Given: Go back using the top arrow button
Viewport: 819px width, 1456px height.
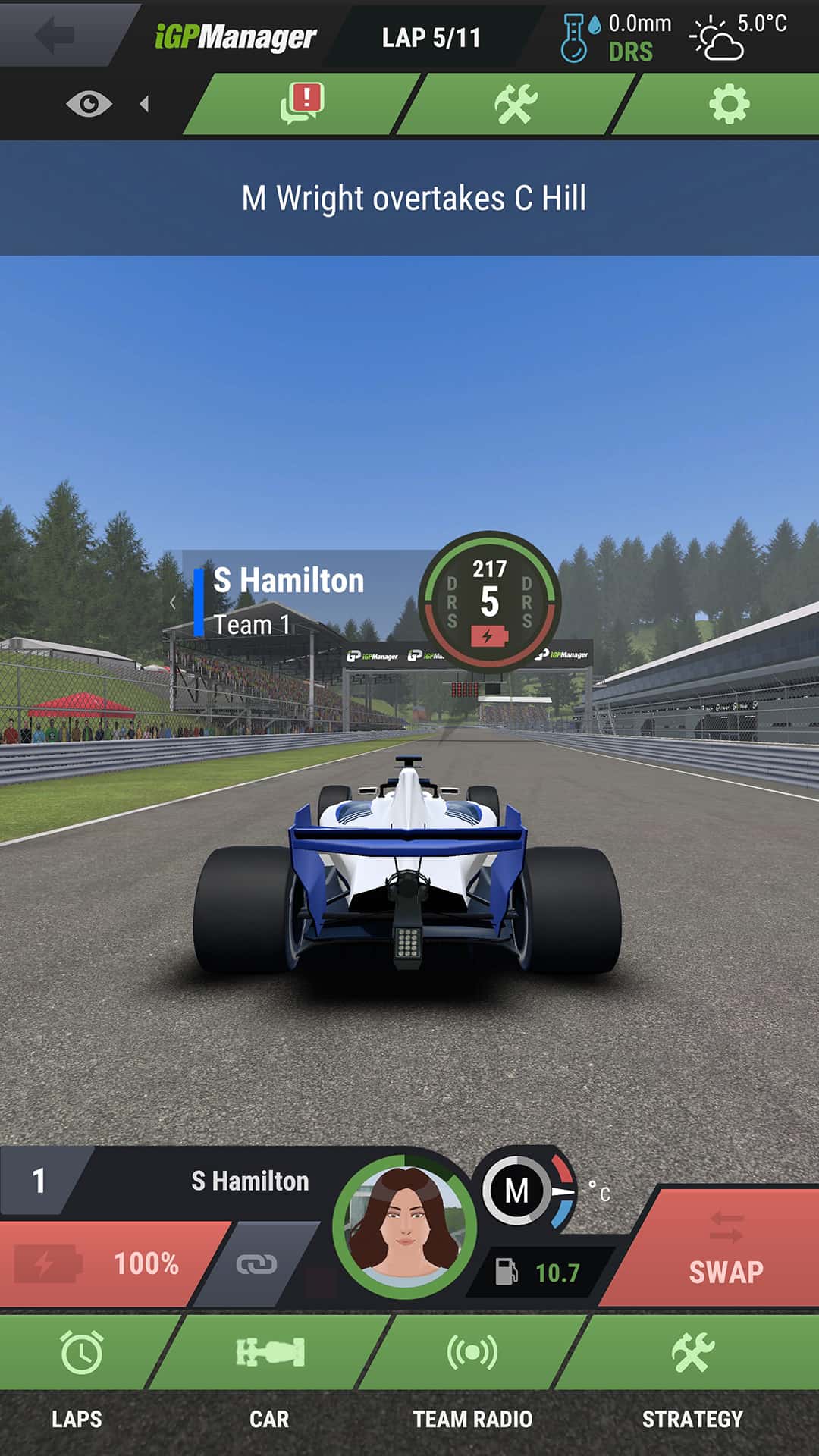Looking at the screenshot, I should point(57,35).
